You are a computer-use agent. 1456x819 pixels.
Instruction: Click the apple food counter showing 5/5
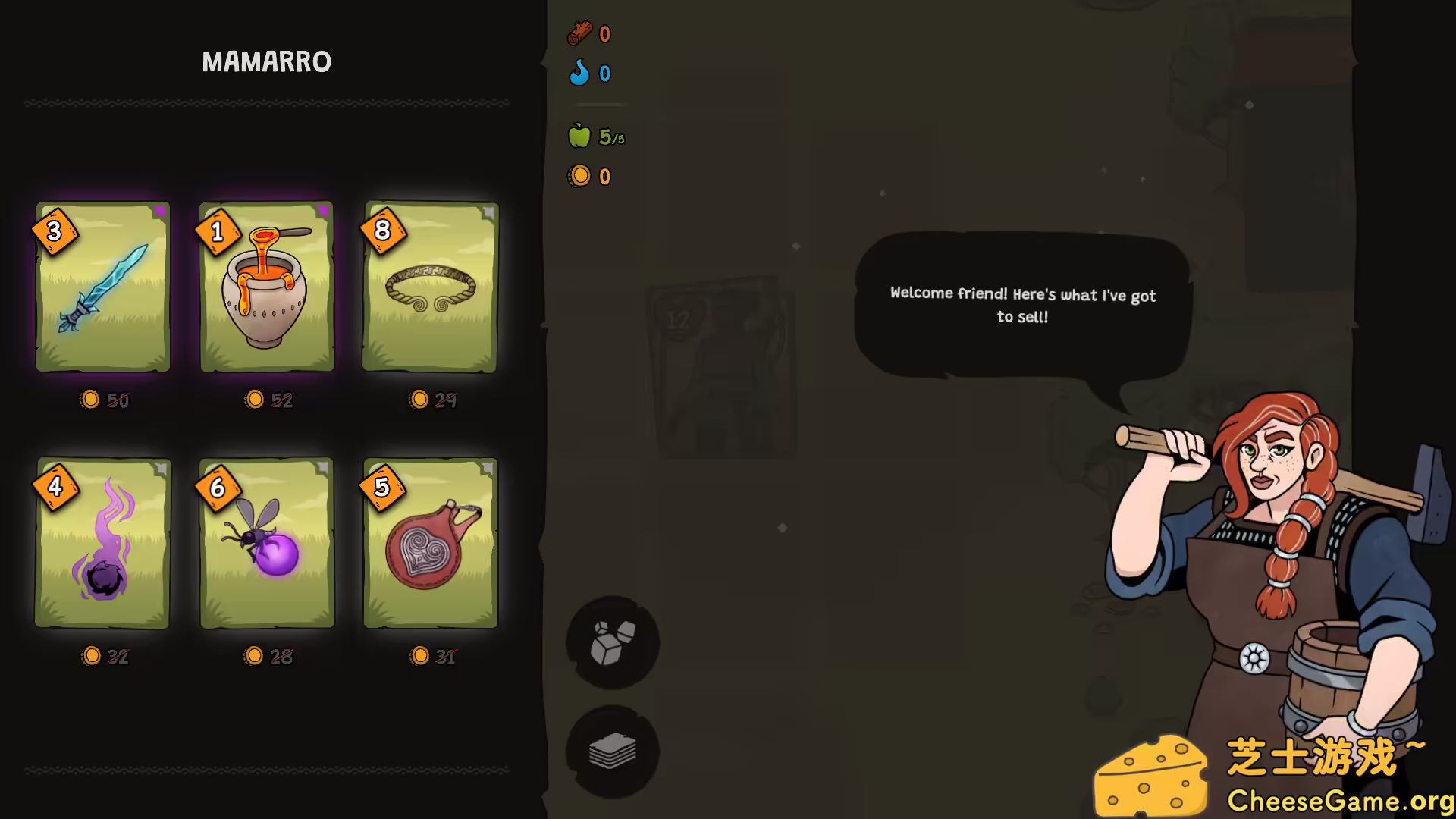[x=595, y=136]
